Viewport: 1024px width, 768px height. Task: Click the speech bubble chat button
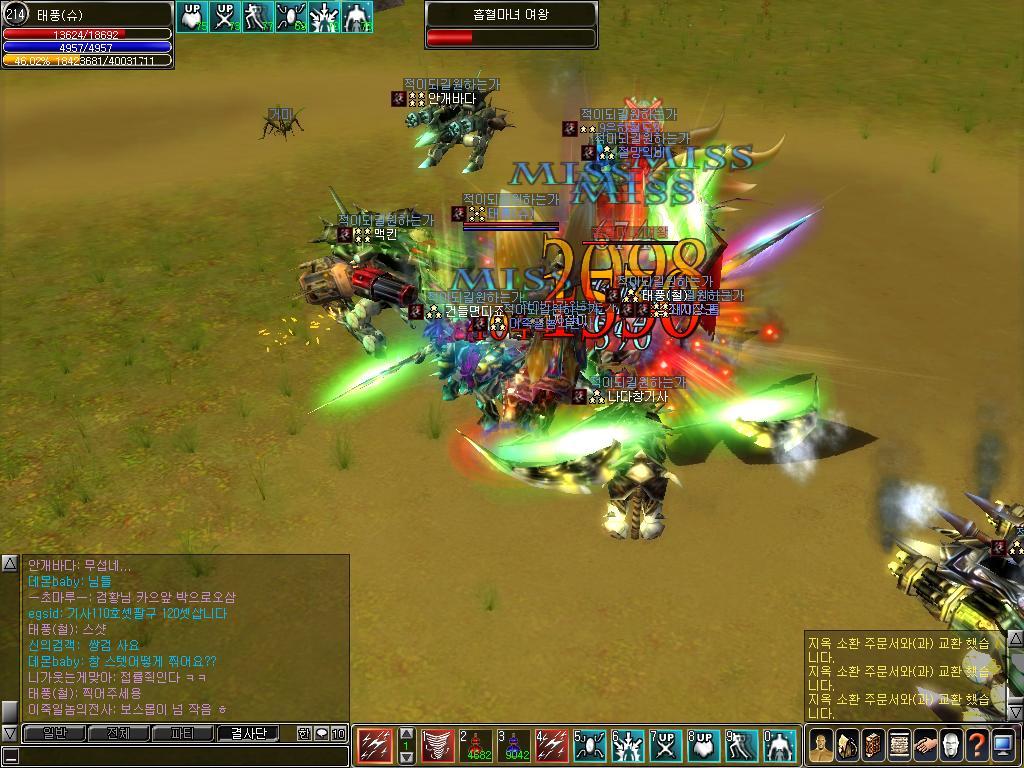tap(322, 733)
